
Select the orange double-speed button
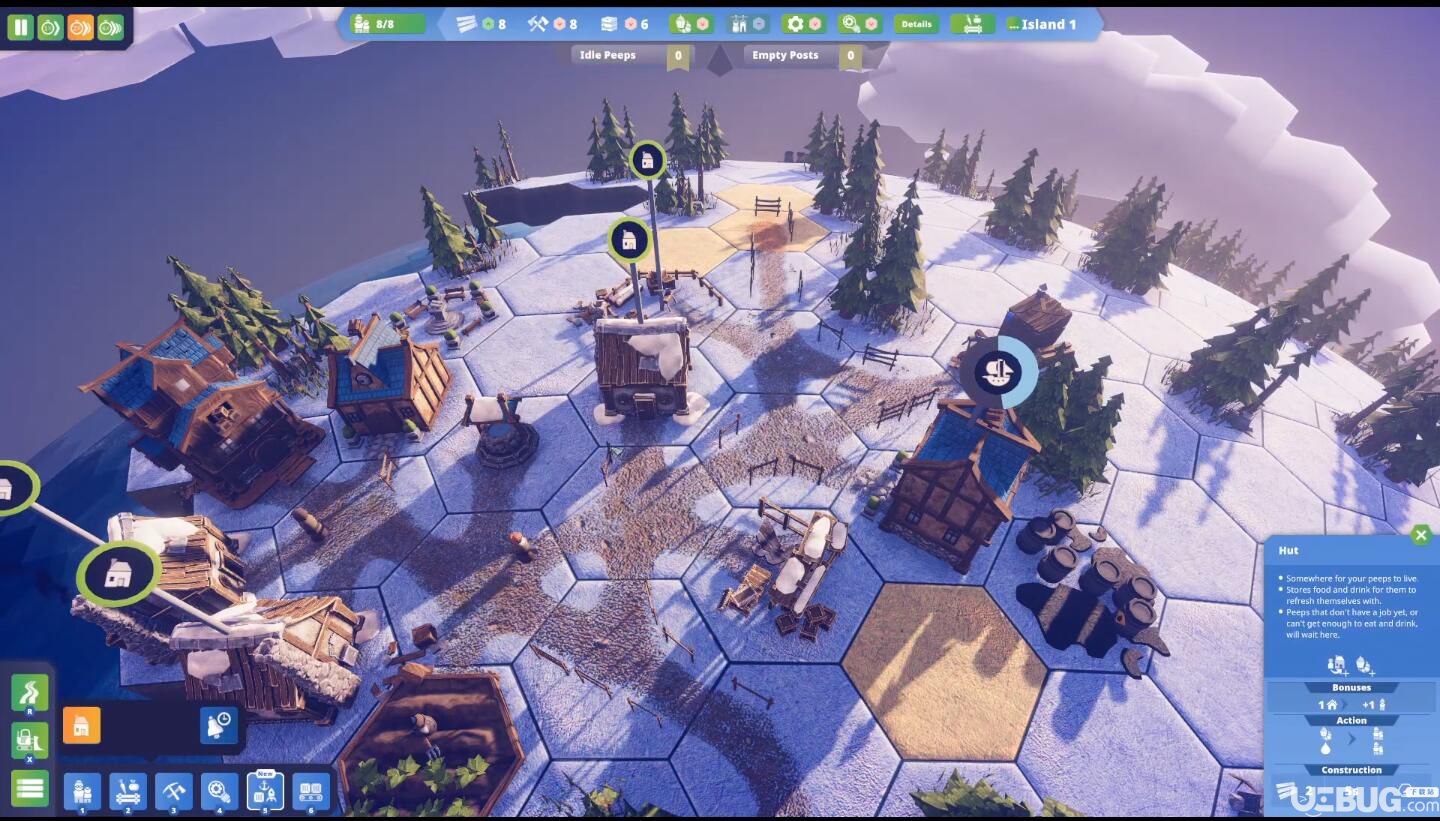click(80, 27)
